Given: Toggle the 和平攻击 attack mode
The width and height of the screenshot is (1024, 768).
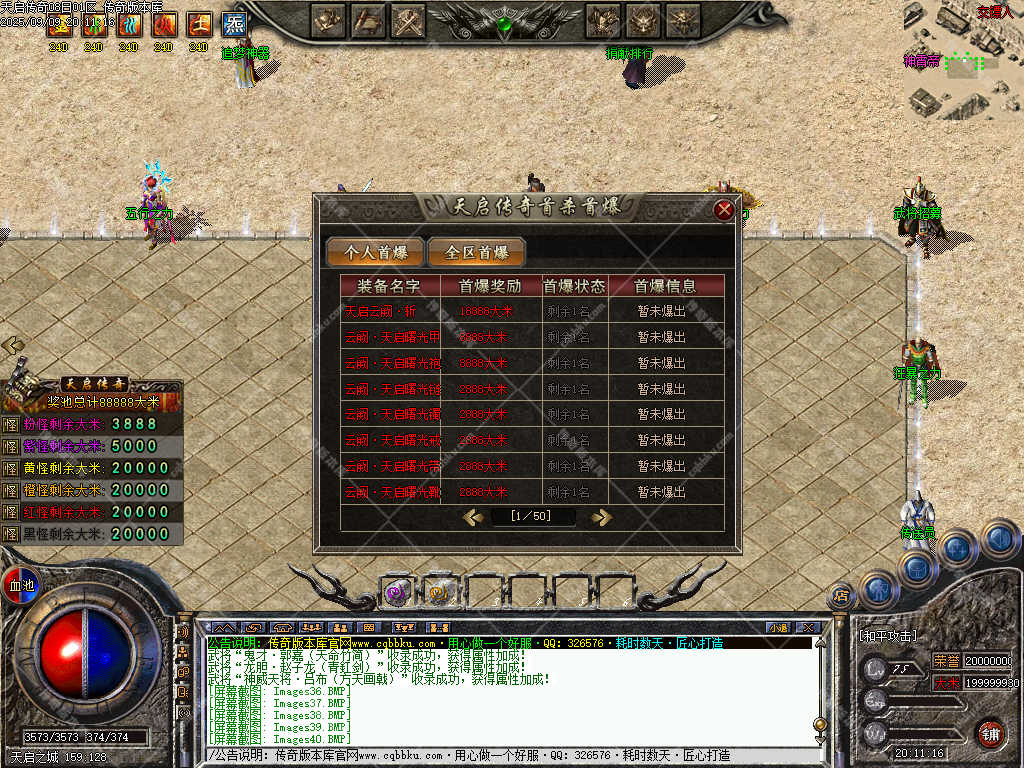Looking at the screenshot, I should 888,635.
